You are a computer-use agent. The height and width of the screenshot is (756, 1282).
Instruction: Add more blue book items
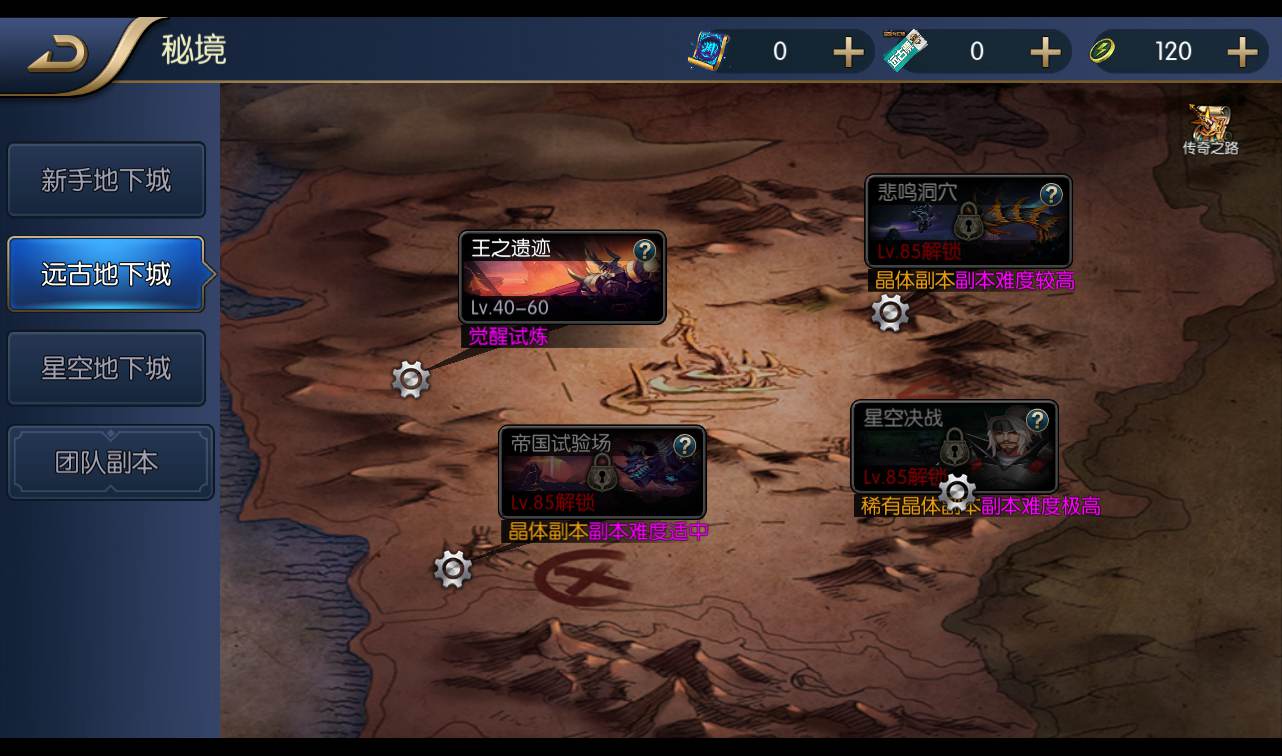(848, 52)
